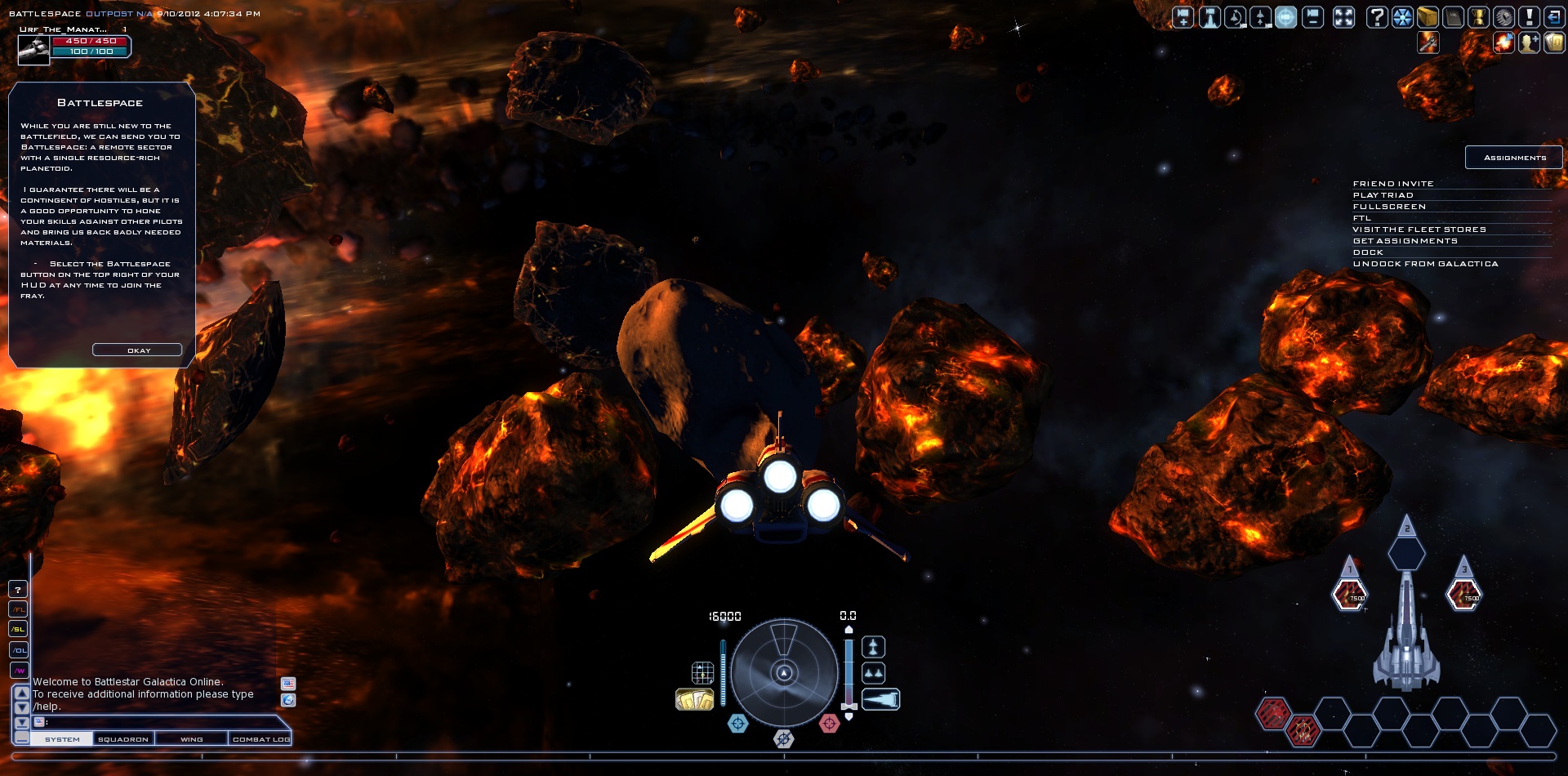Viewport: 1568px width, 776px height.
Task: Switch to the SQUADRON chat tab
Action: pyautogui.click(x=123, y=738)
